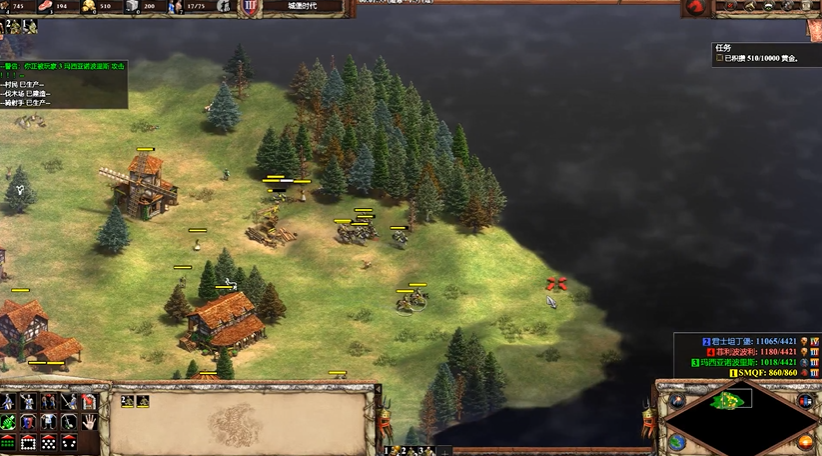Open the civilization shield icon beside the age banner
The width and height of the screenshot is (822, 456).
click(x=249, y=7)
